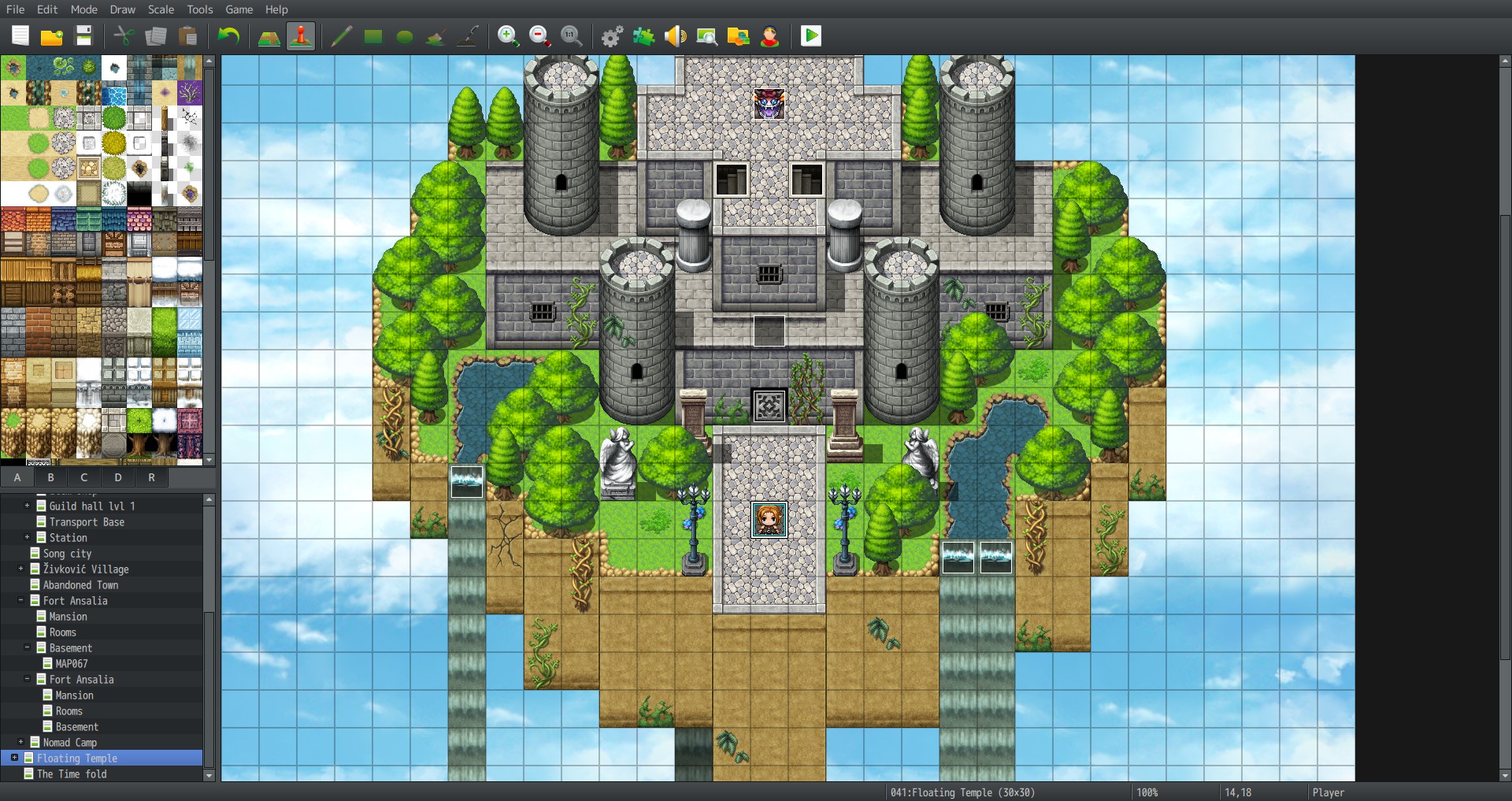Select the MAP067 map entry
The height and width of the screenshot is (801, 1512).
(71, 663)
